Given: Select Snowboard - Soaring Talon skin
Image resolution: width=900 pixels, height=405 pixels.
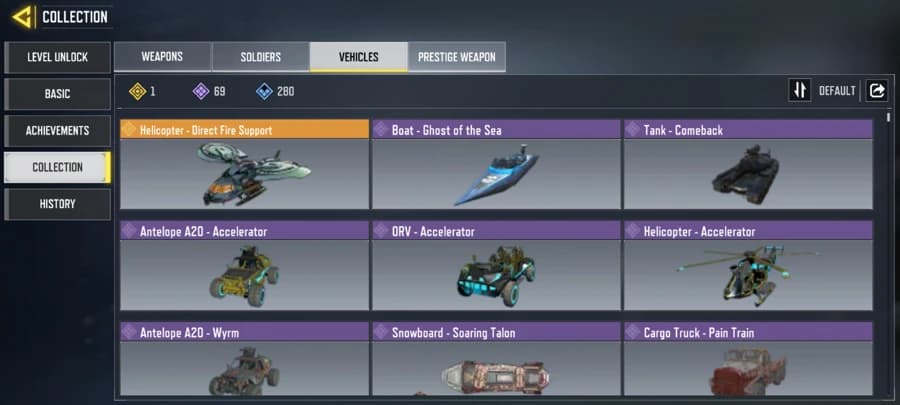Looking at the screenshot, I should pos(496,360).
